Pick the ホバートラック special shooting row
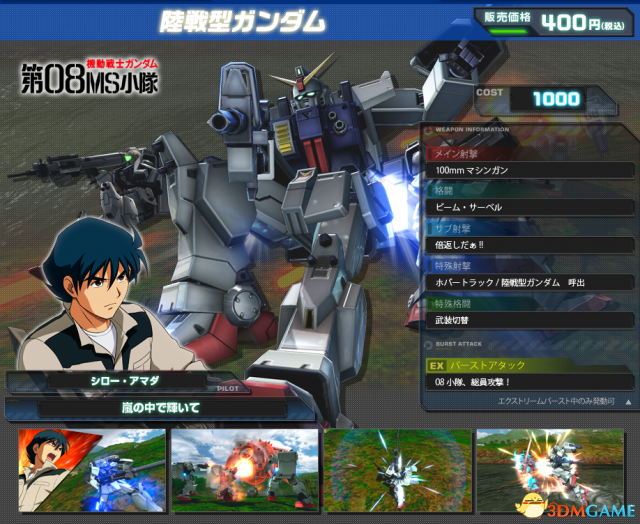The height and width of the screenshot is (524, 640). pyautogui.click(x=529, y=281)
